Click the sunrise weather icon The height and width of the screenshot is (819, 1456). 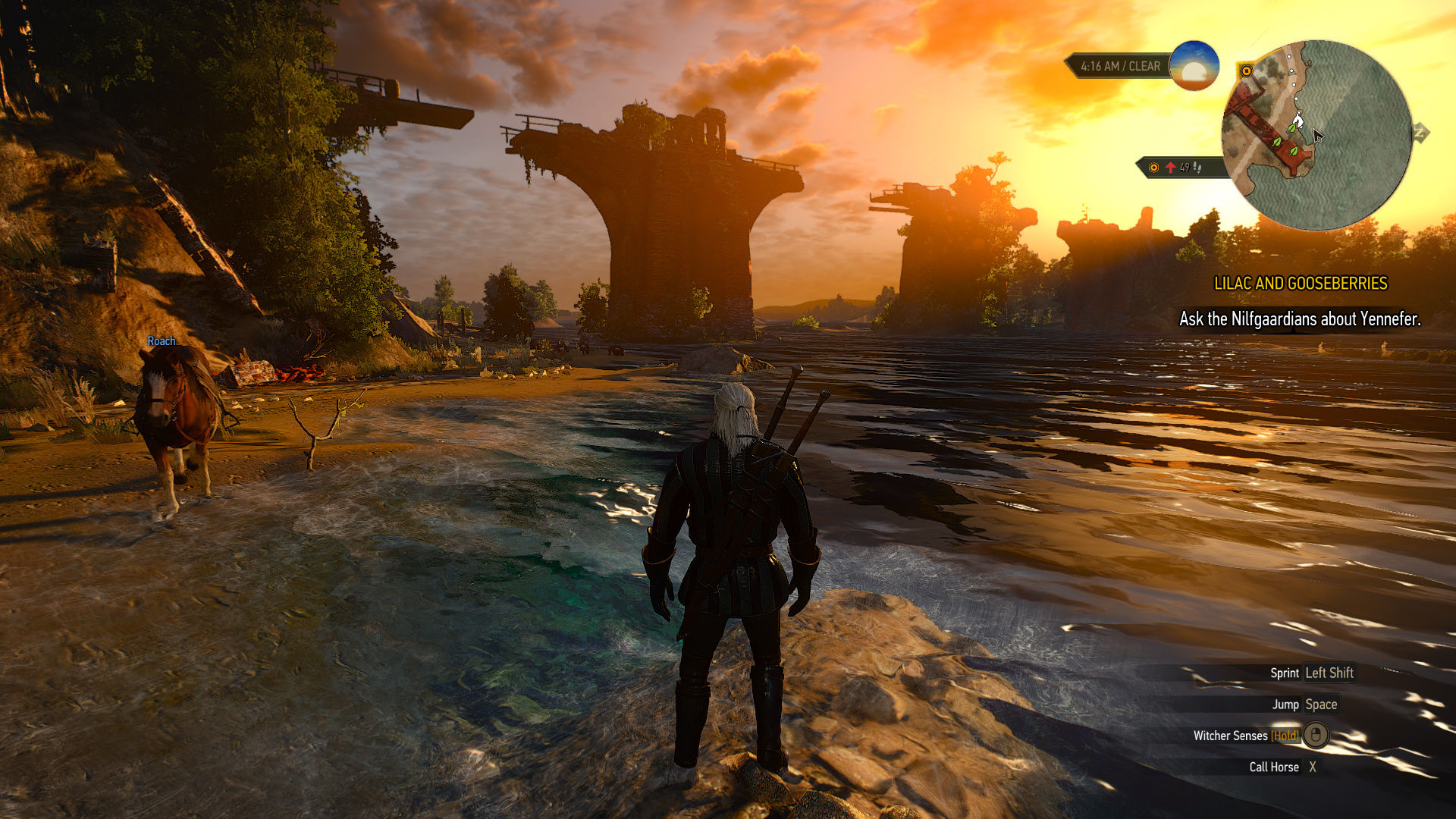pos(1194,66)
